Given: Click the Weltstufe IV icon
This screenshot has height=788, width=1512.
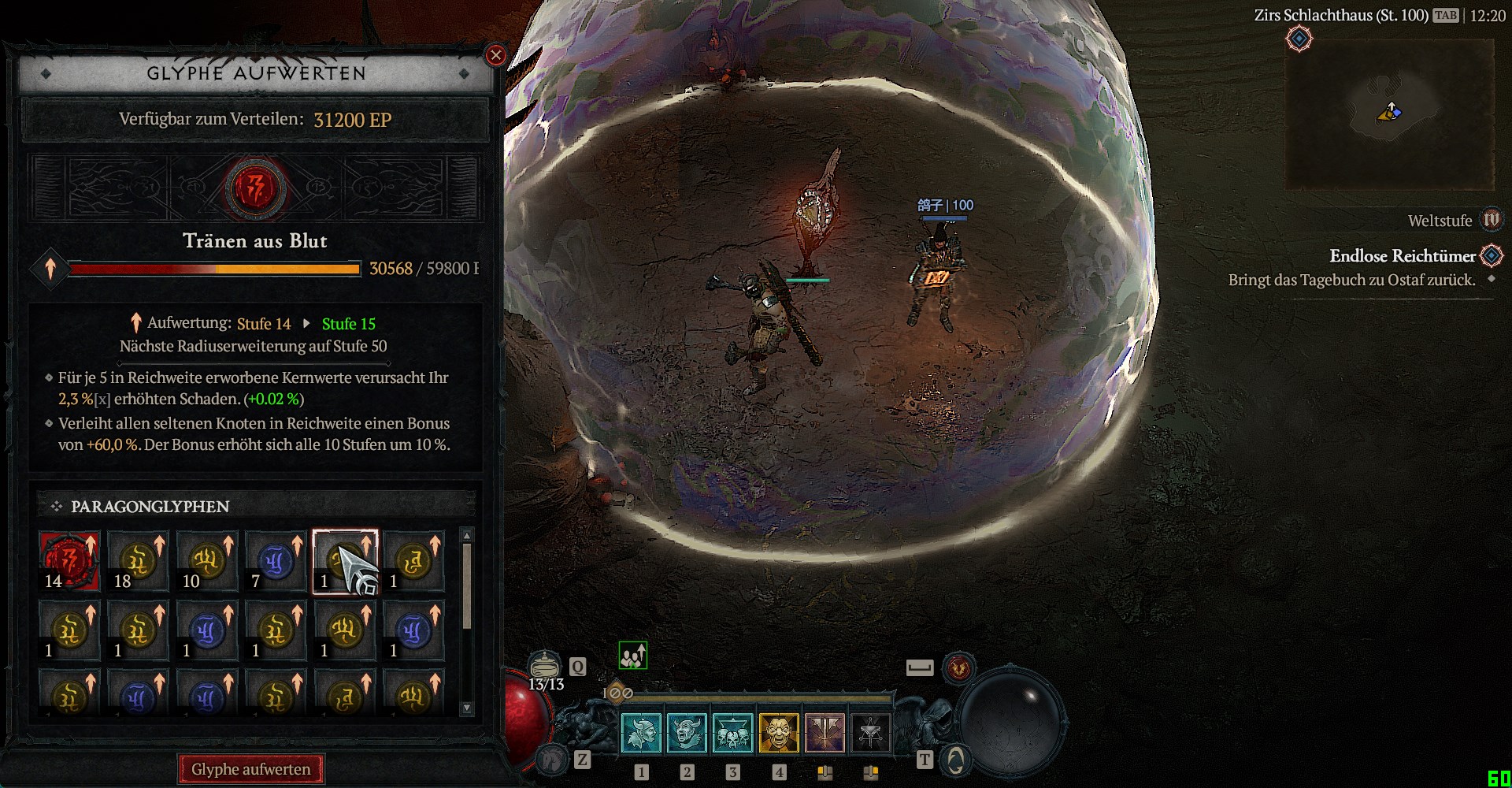Looking at the screenshot, I should [x=1492, y=220].
